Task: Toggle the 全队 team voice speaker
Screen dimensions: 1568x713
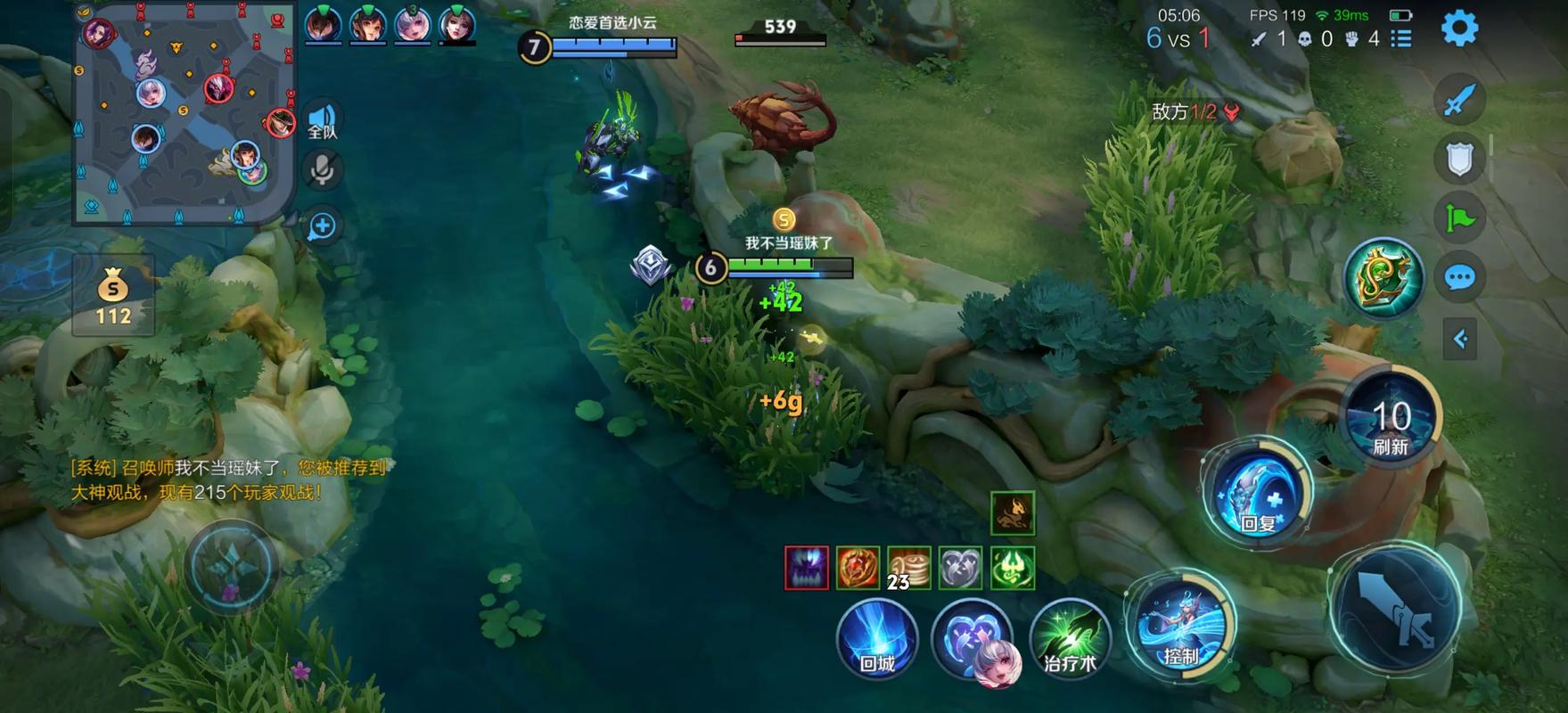Action: 323,120
